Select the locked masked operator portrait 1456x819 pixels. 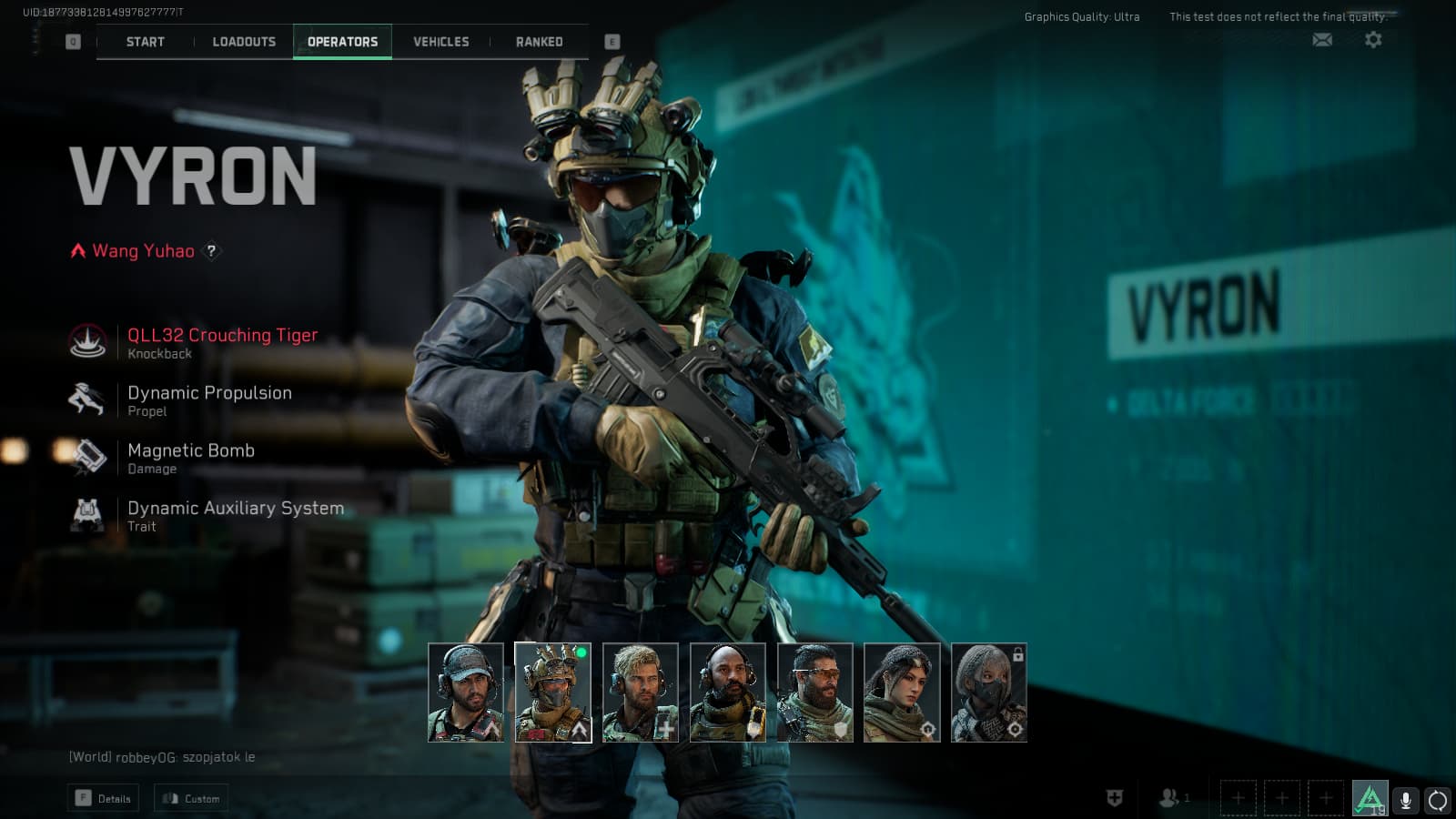pos(989,693)
